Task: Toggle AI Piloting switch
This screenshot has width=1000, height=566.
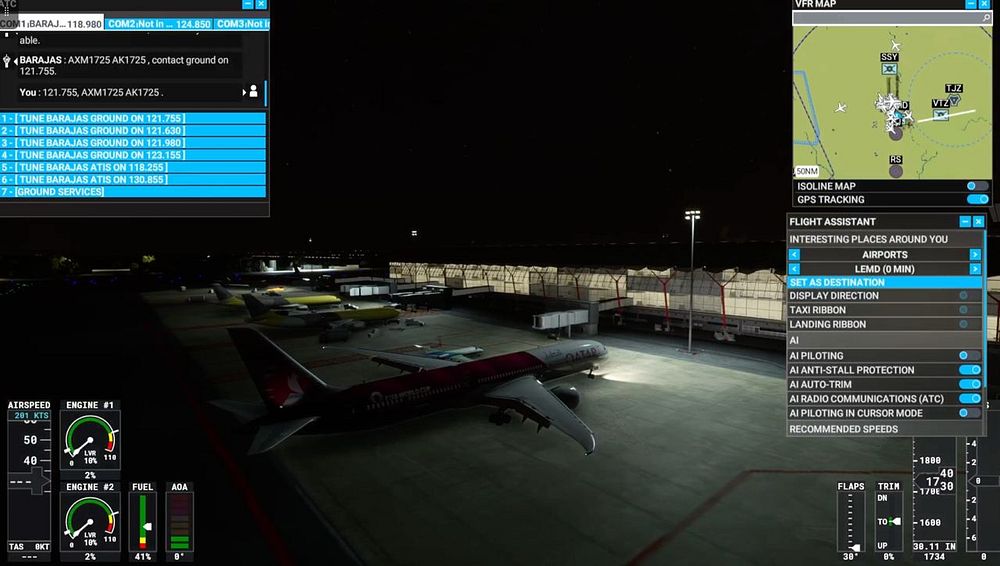Action: [969, 355]
